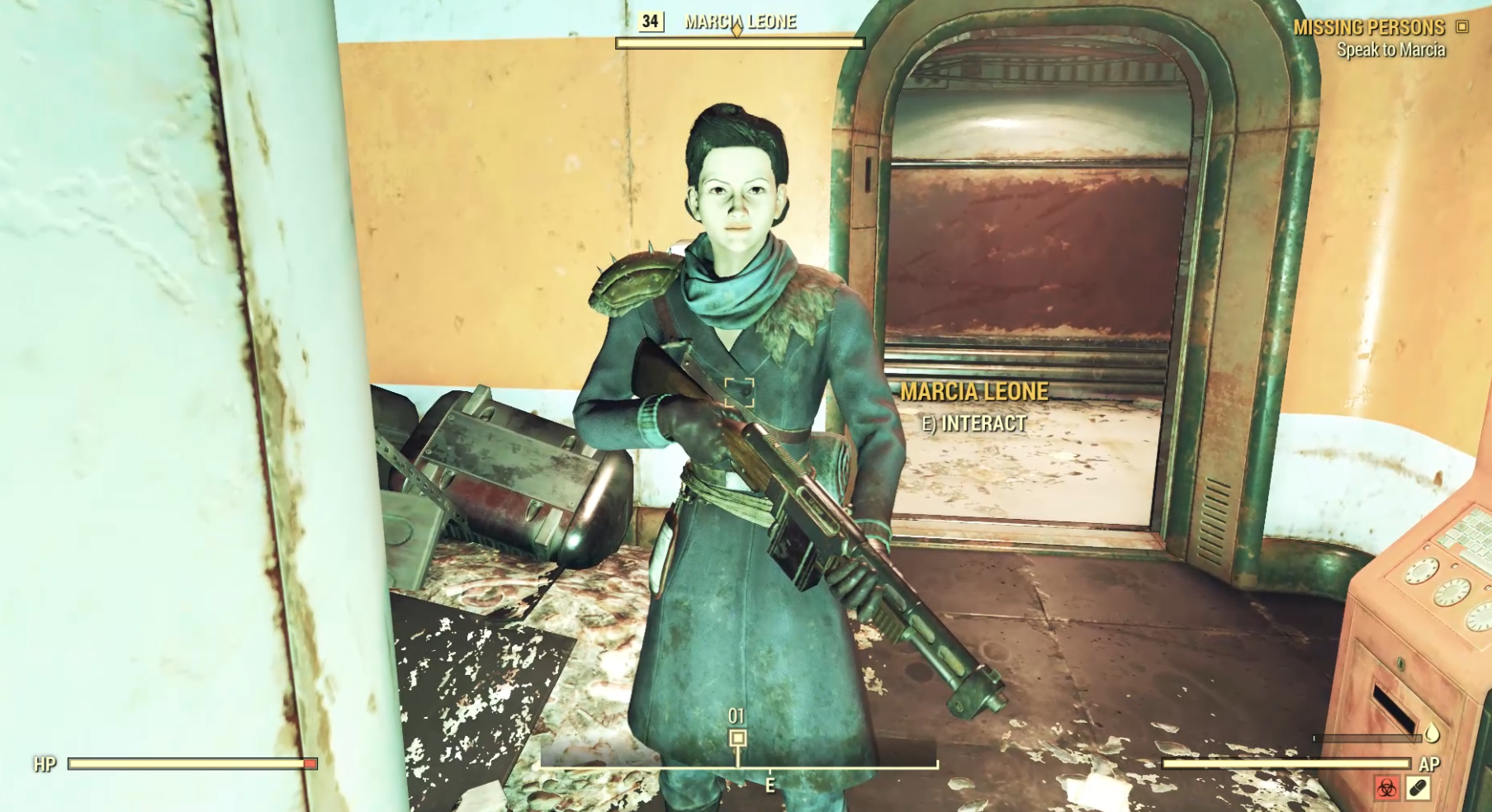This screenshot has width=1492, height=812.
Task: Click the AP bar in the bottom right
Action: [x=1288, y=764]
